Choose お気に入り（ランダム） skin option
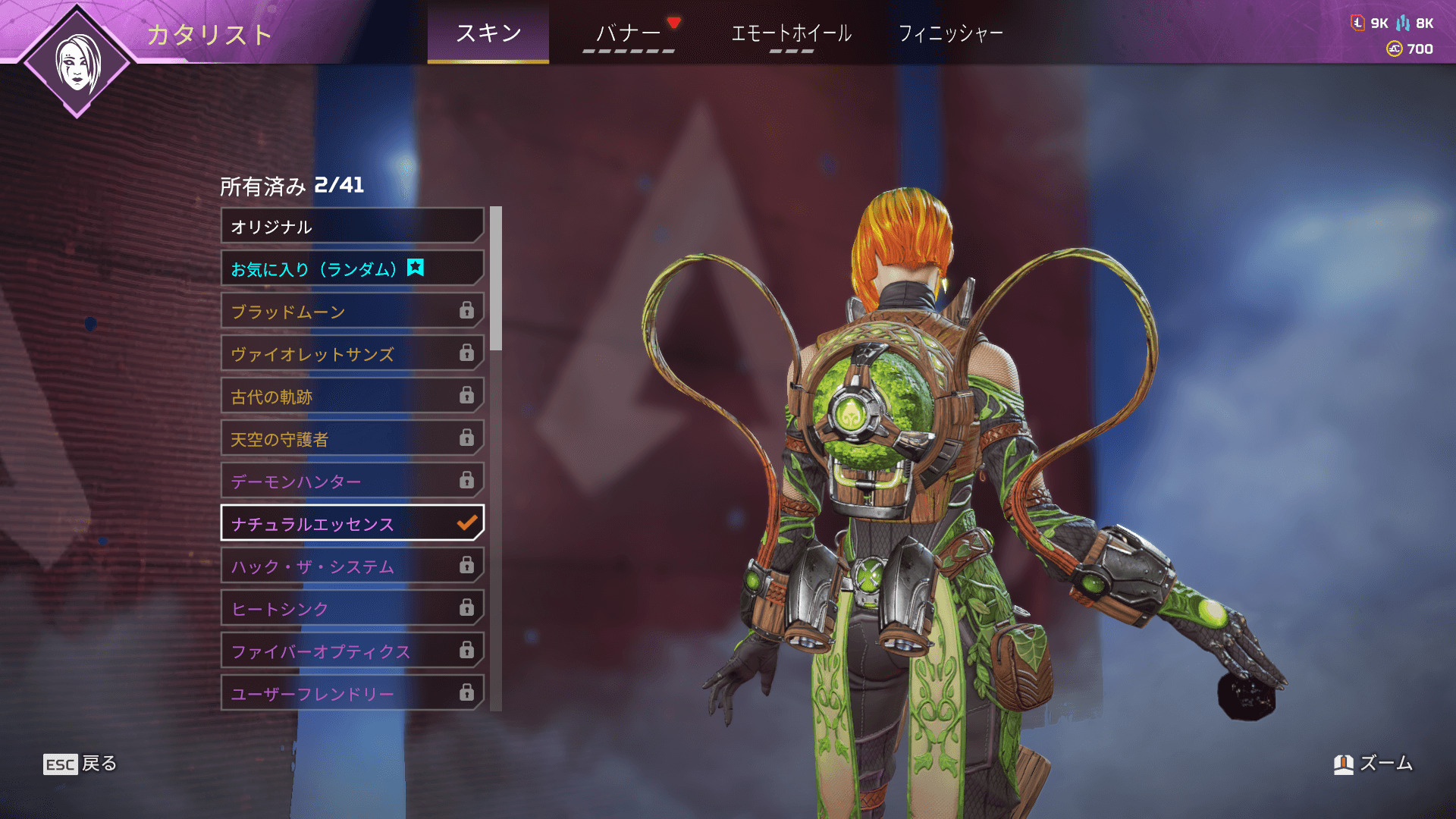This screenshot has width=1456, height=819. point(352,268)
